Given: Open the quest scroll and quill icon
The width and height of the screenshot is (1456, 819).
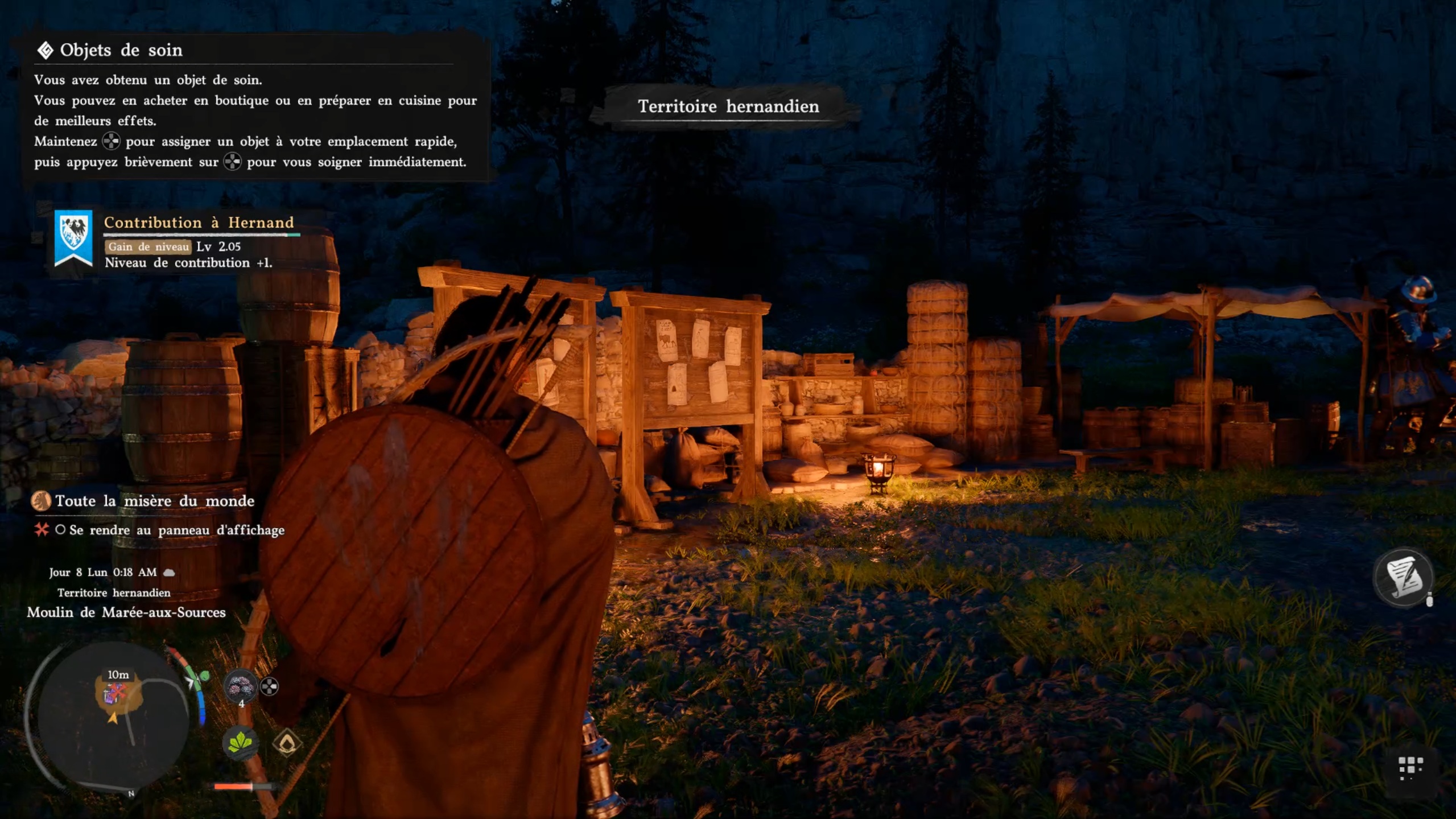Looking at the screenshot, I should (1403, 578).
